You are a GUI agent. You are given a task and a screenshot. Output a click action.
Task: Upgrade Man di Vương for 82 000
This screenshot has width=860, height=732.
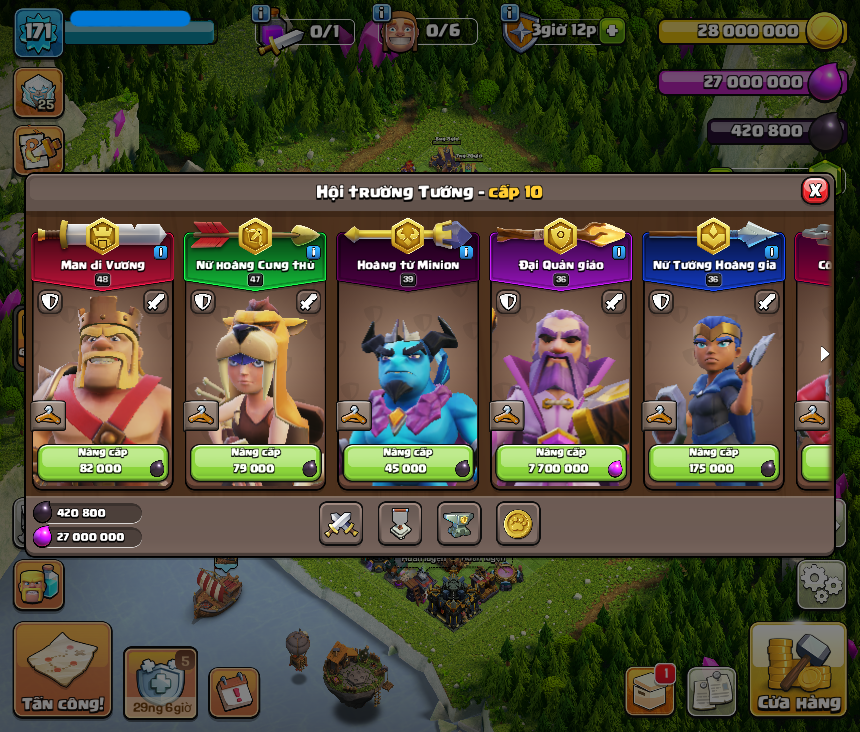click(x=103, y=462)
